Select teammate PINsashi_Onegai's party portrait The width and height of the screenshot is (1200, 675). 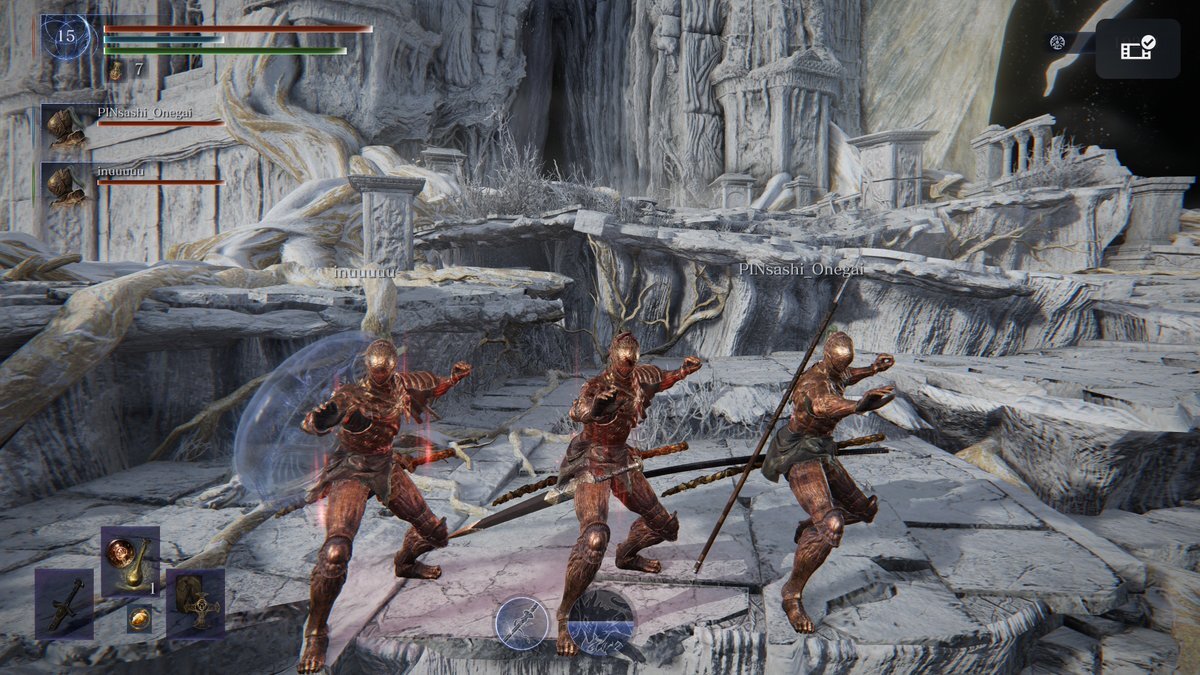pos(66,128)
